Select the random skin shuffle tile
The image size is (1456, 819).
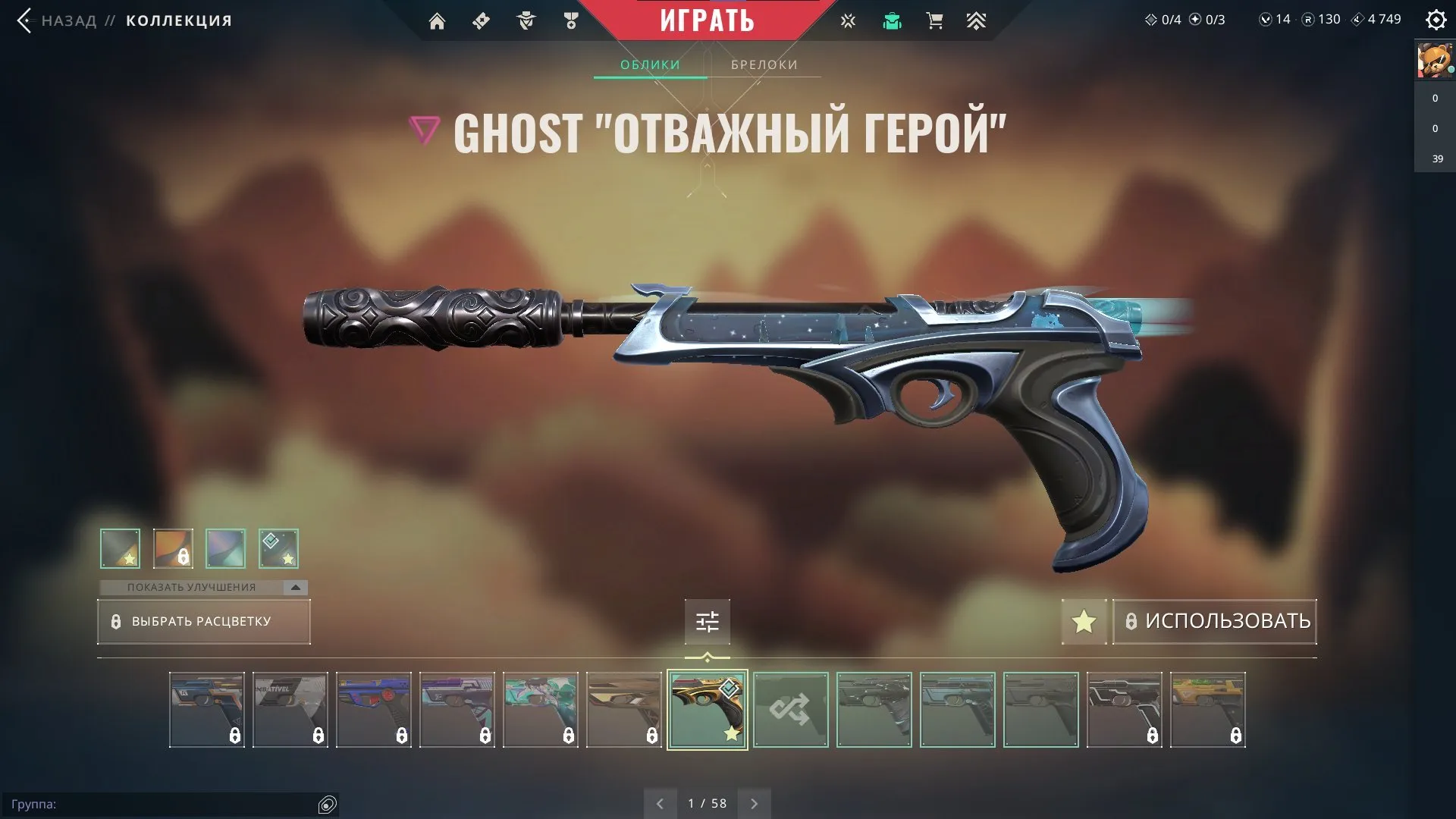(791, 710)
